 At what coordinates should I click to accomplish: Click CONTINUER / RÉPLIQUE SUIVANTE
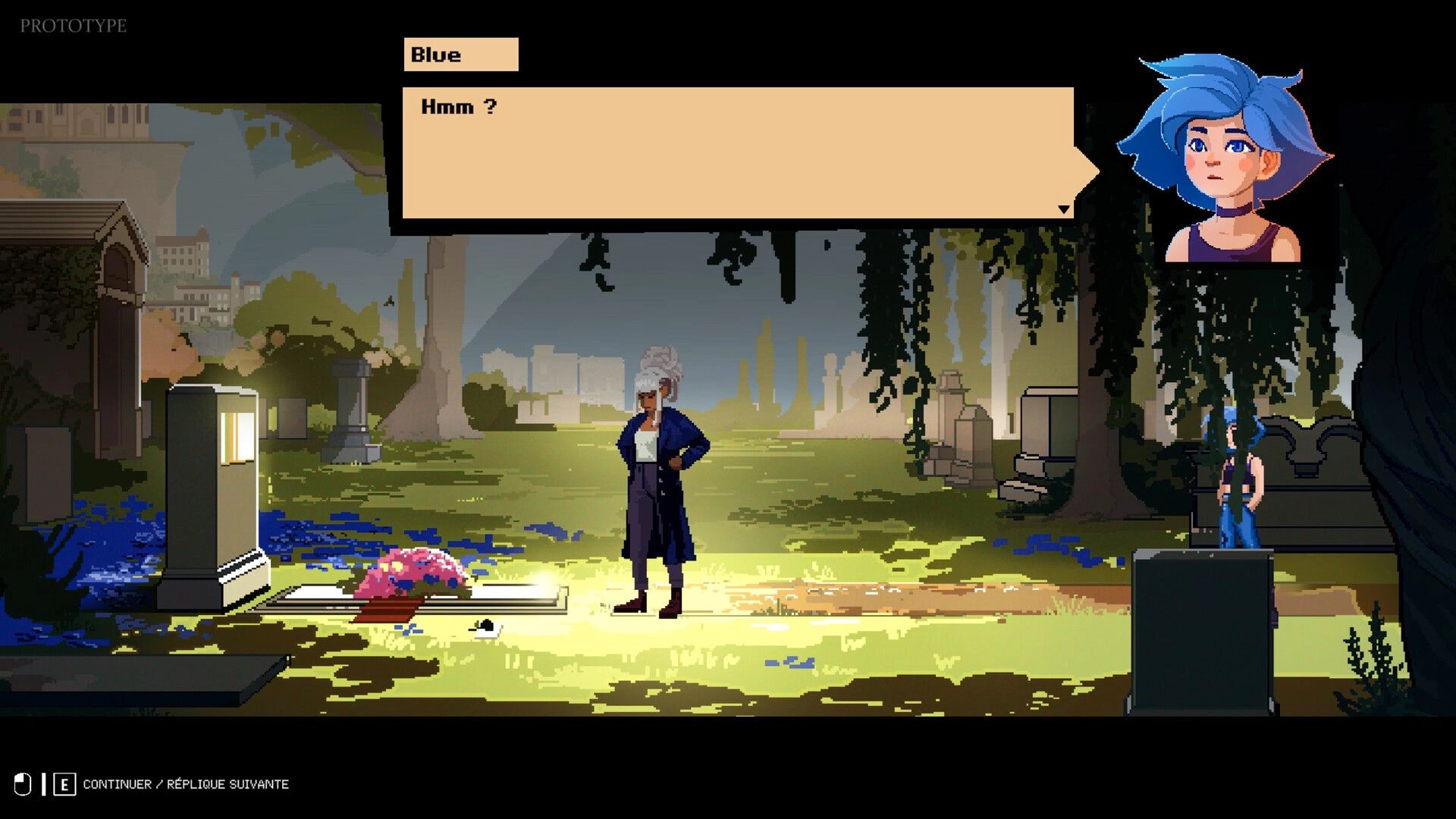click(x=186, y=784)
